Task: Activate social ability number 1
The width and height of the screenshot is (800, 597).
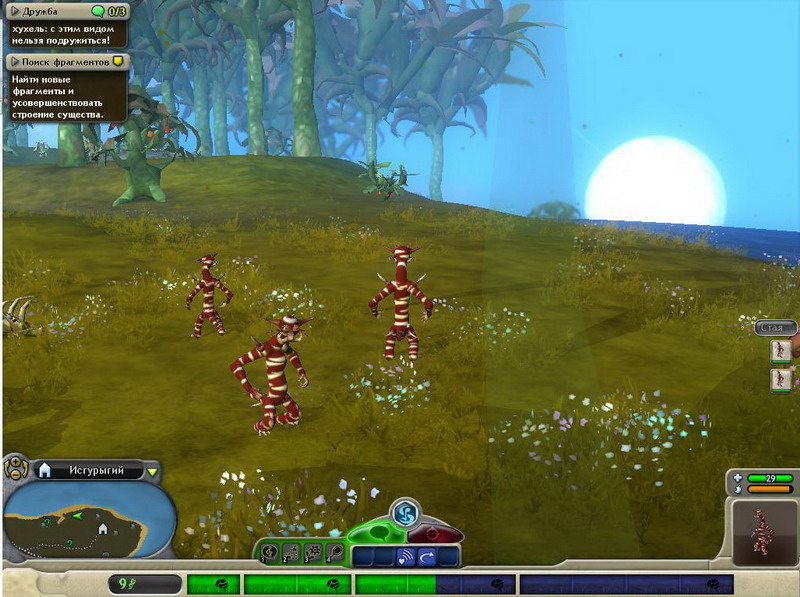Action: tap(270, 552)
